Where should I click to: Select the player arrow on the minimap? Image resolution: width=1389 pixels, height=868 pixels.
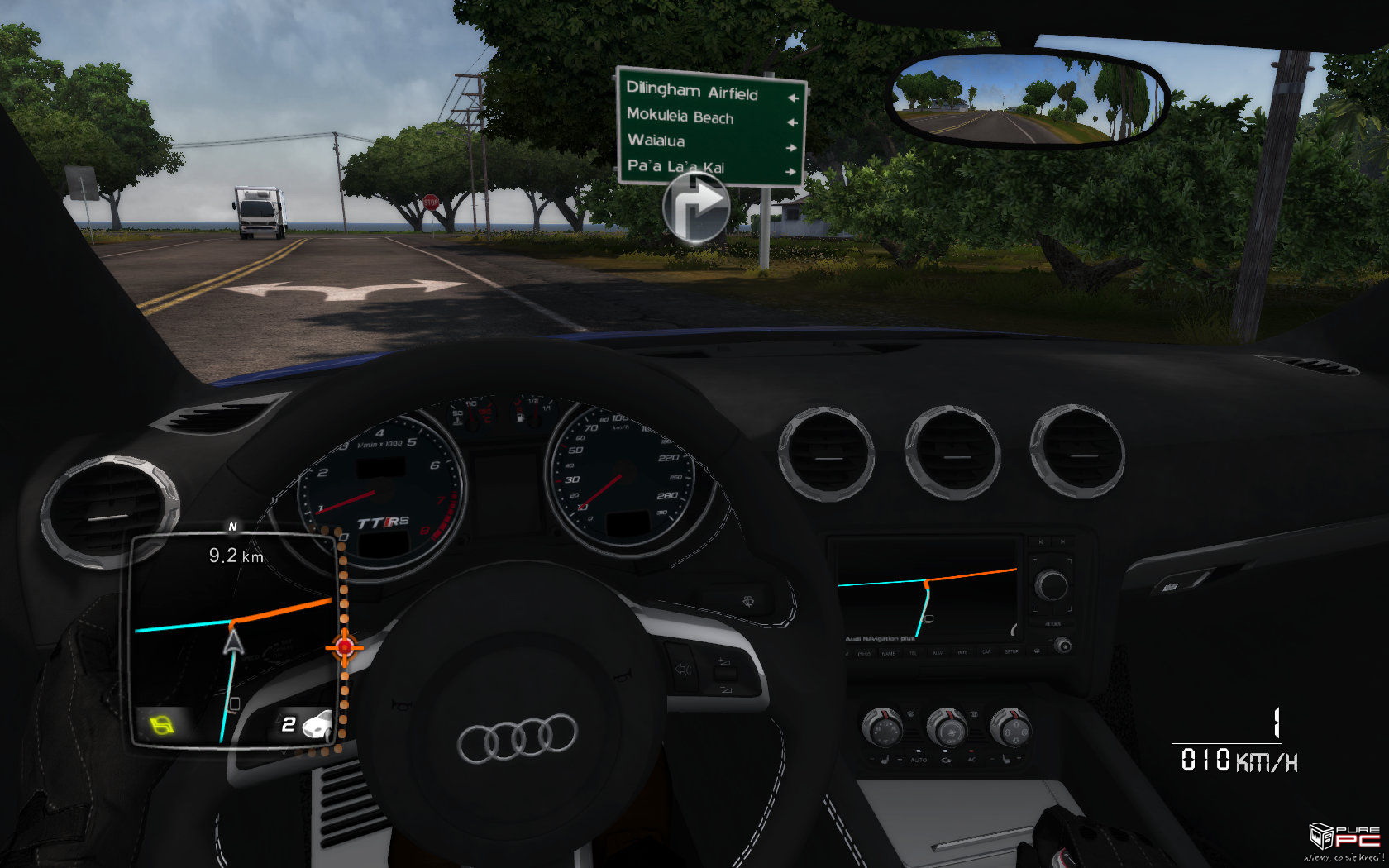(x=234, y=641)
